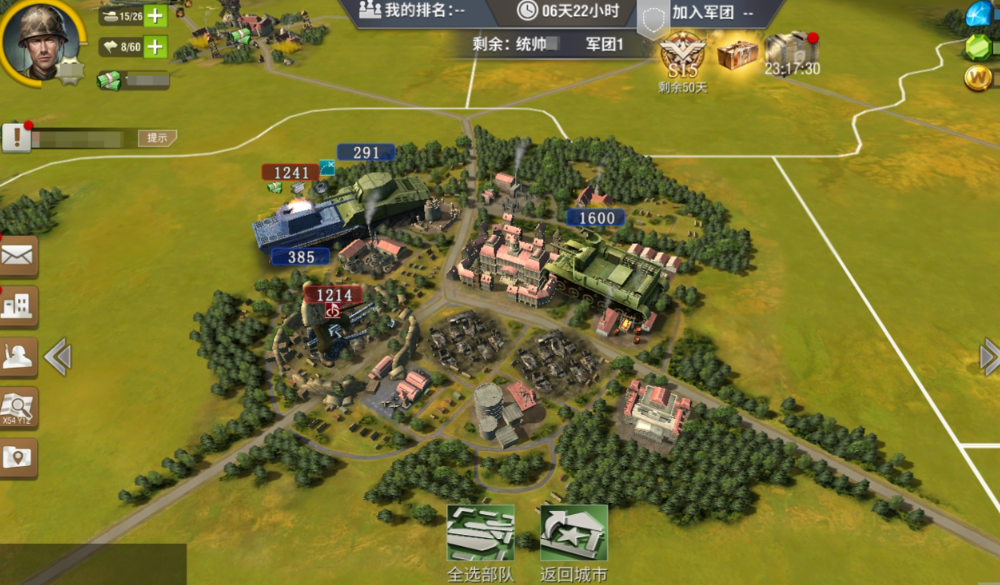Image resolution: width=1000 pixels, height=585 pixels.
Task: Open the exclamation mark alert icon
Action: [16, 137]
